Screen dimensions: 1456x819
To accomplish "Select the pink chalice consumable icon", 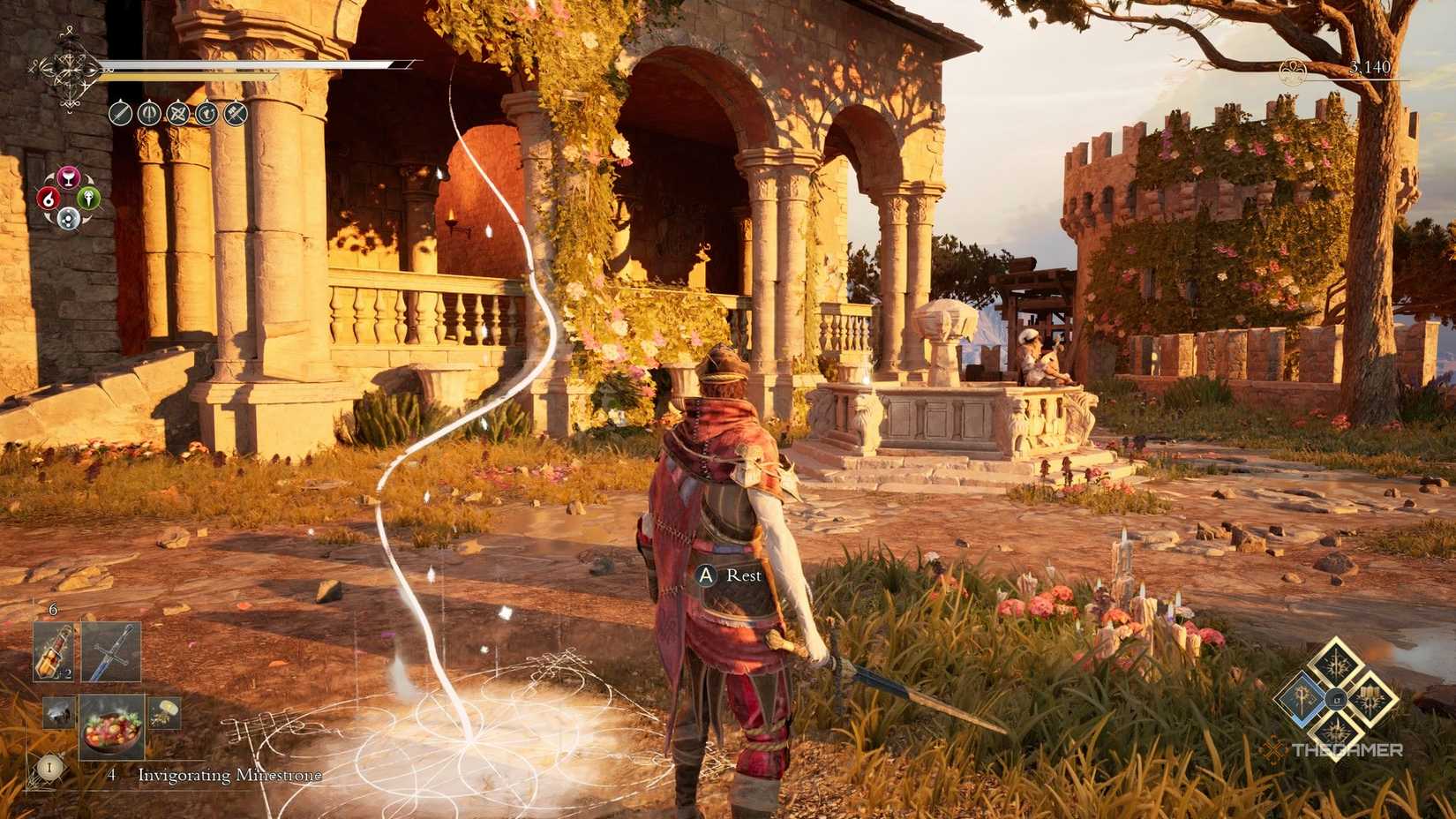I will [x=71, y=177].
